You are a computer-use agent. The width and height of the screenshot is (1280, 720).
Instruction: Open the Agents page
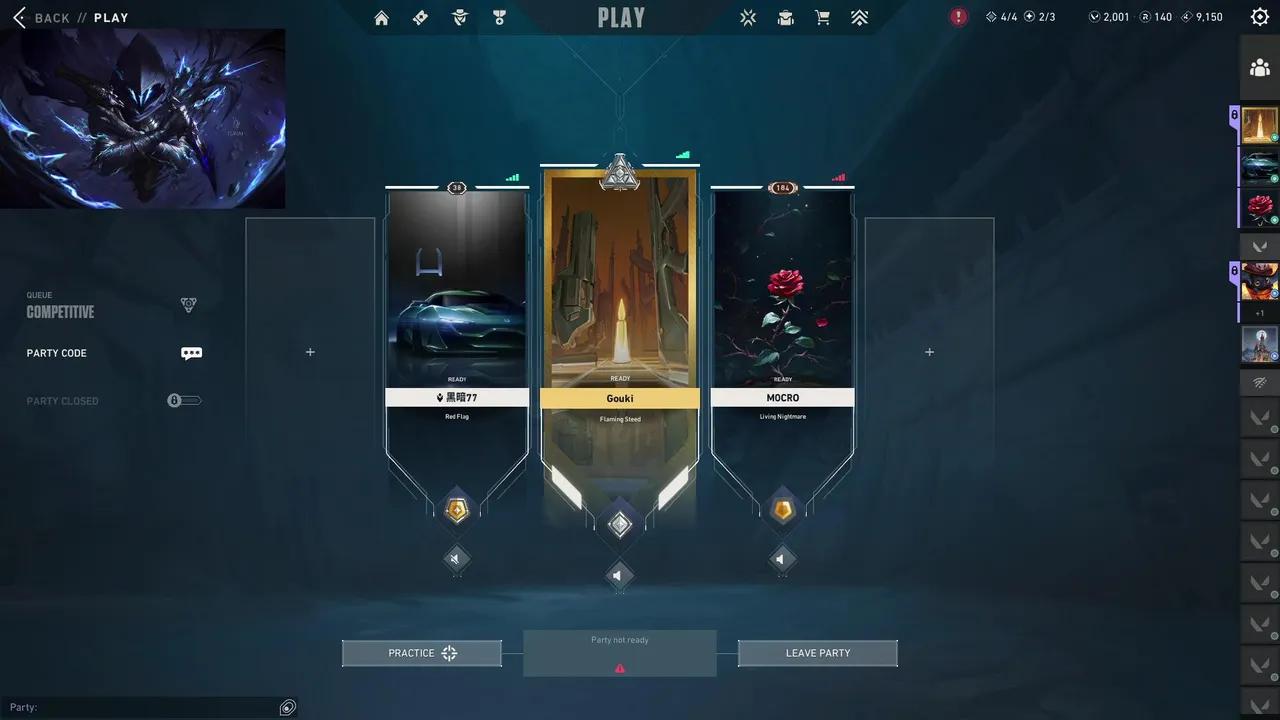click(x=460, y=17)
